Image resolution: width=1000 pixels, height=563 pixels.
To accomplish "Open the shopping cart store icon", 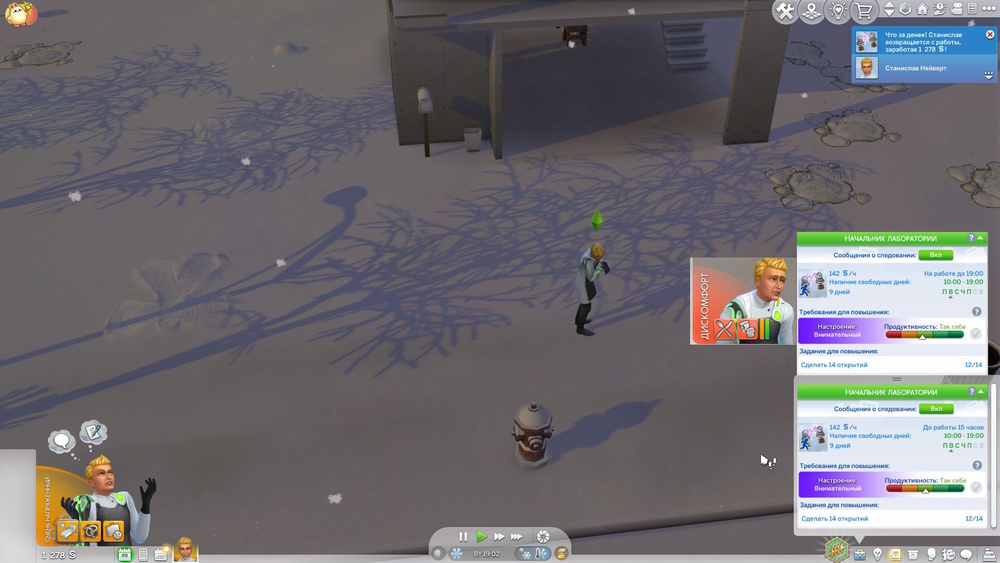I will click(x=863, y=12).
